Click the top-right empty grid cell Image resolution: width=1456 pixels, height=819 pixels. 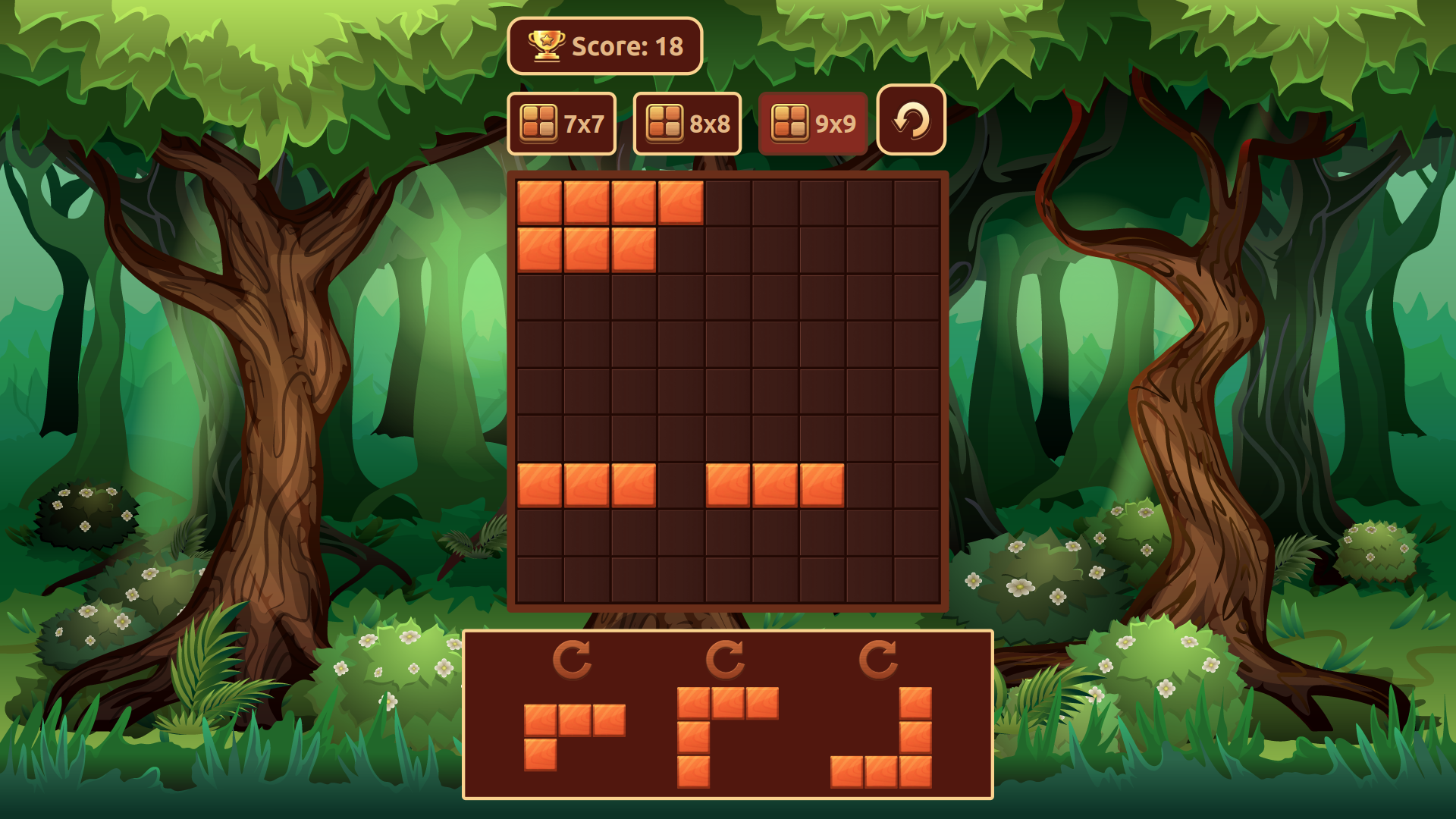(x=916, y=203)
